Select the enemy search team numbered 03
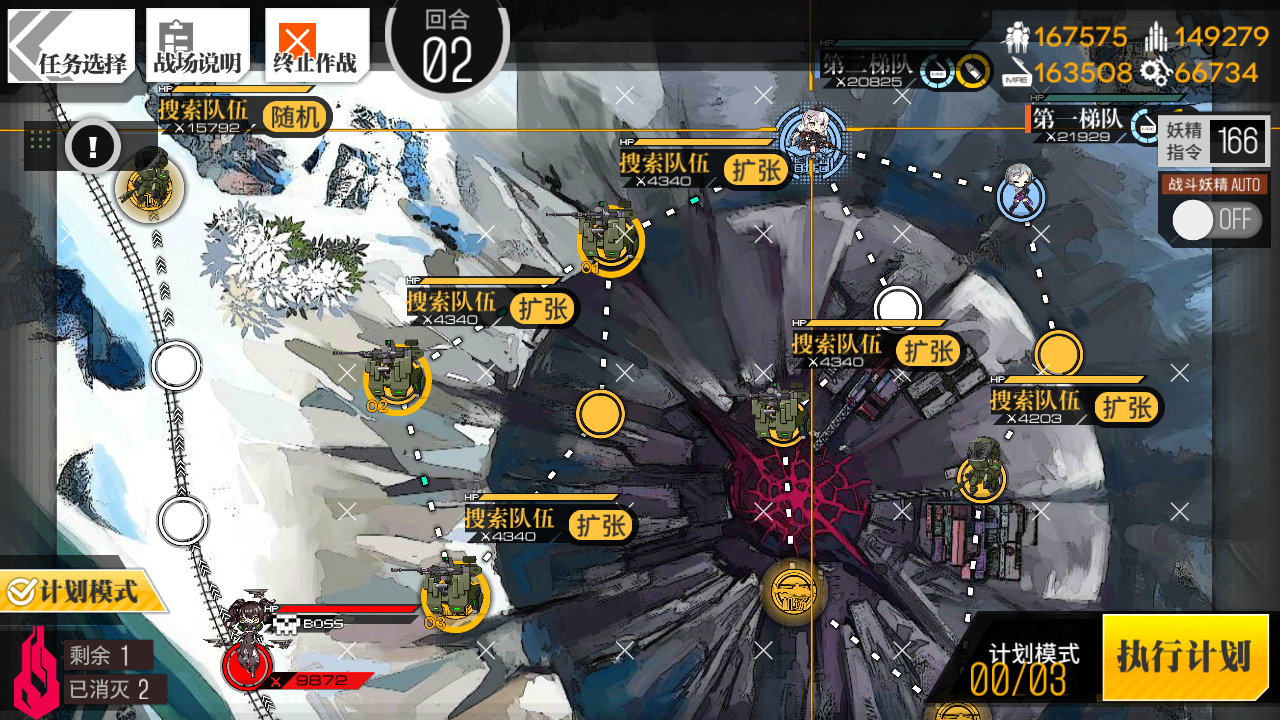Image resolution: width=1280 pixels, height=720 pixels. click(454, 595)
